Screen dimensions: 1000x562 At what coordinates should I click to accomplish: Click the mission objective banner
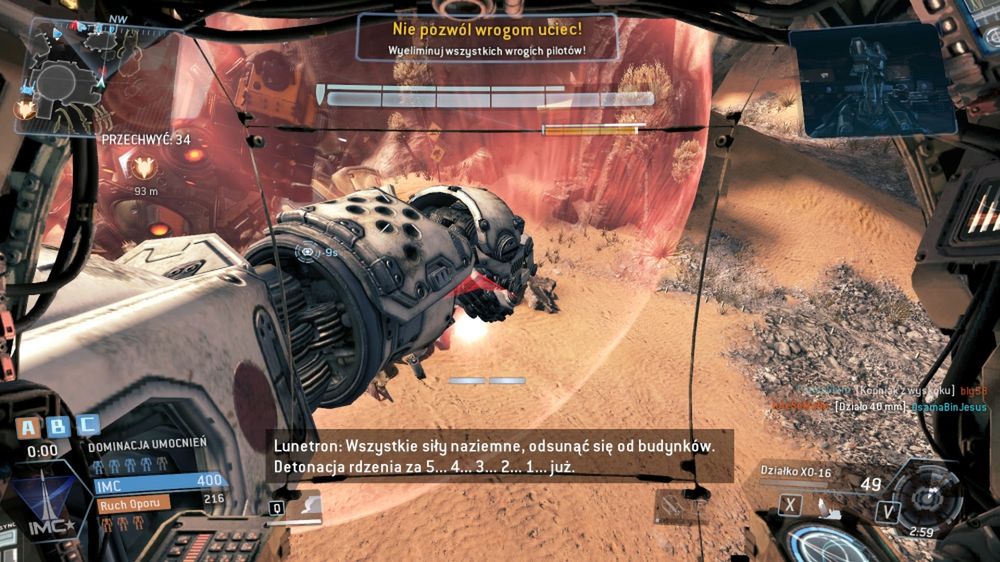[487, 36]
